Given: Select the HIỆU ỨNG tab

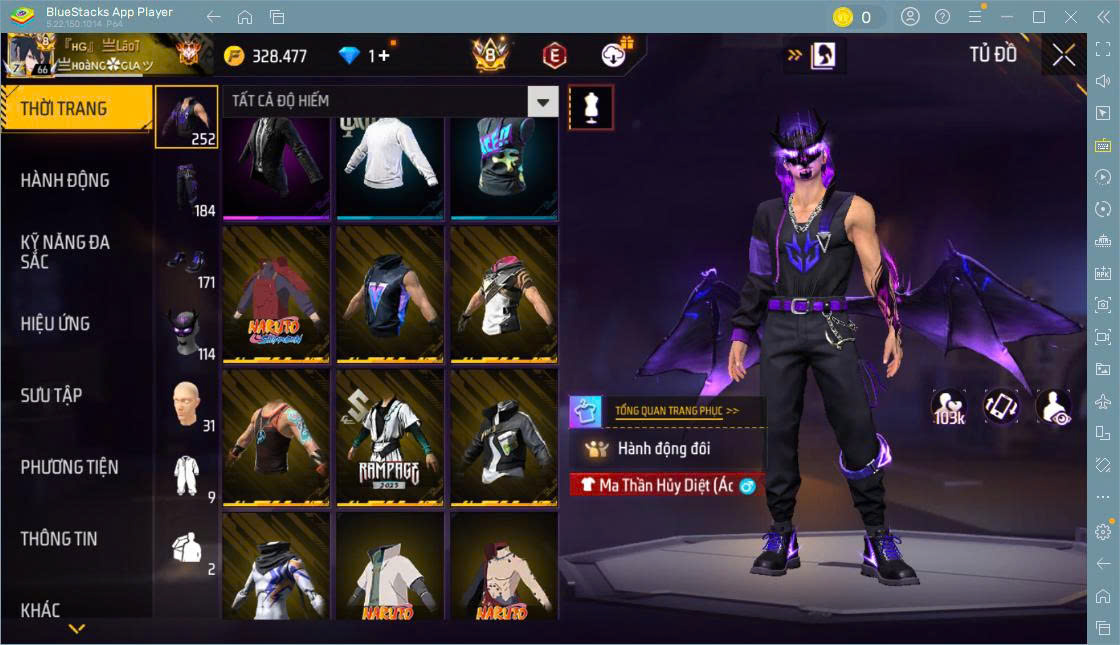Looking at the screenshot, I should (x=56, y=323).
